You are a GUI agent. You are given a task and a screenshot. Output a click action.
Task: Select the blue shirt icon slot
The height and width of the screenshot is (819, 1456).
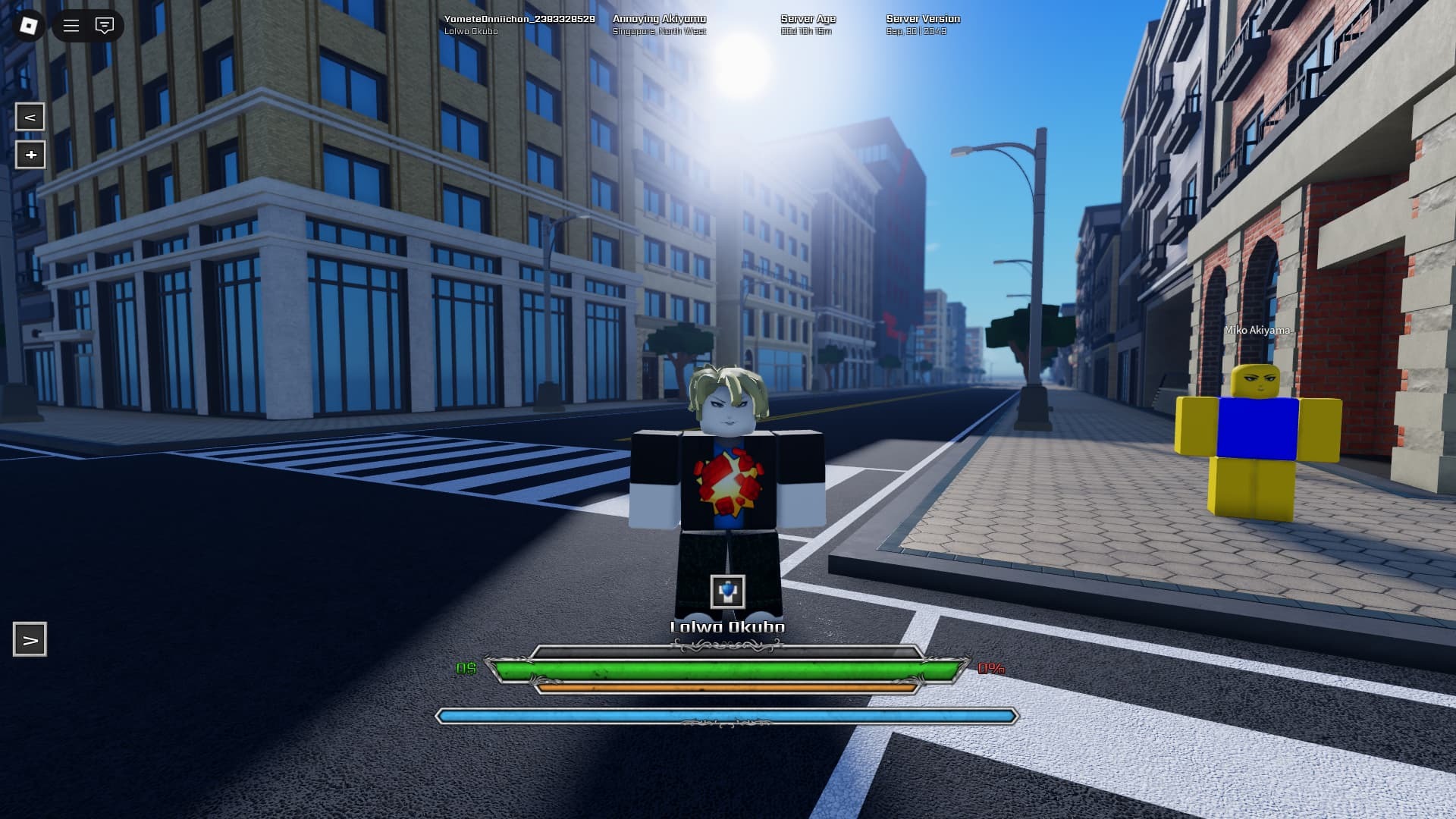pyautogui.click(x=727, y=591)
